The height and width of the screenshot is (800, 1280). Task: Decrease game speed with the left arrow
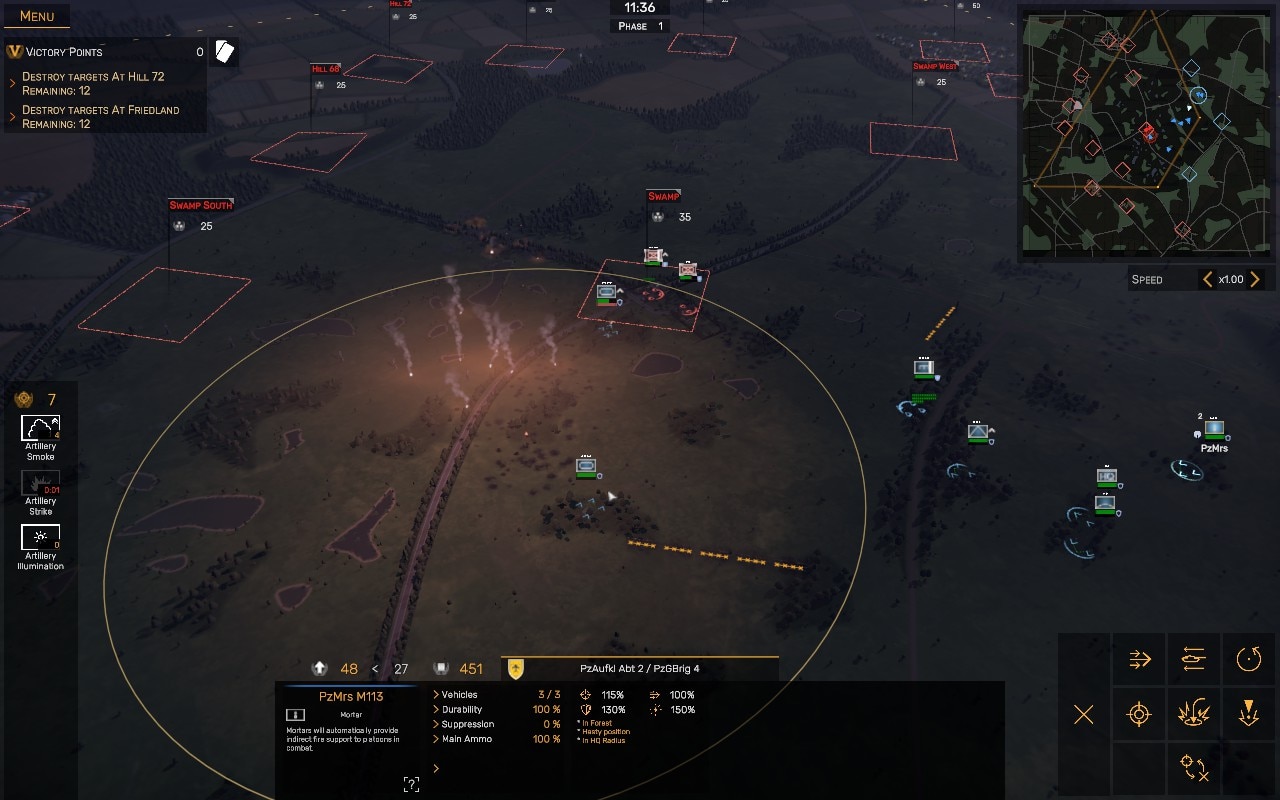tap(1207, 280)
